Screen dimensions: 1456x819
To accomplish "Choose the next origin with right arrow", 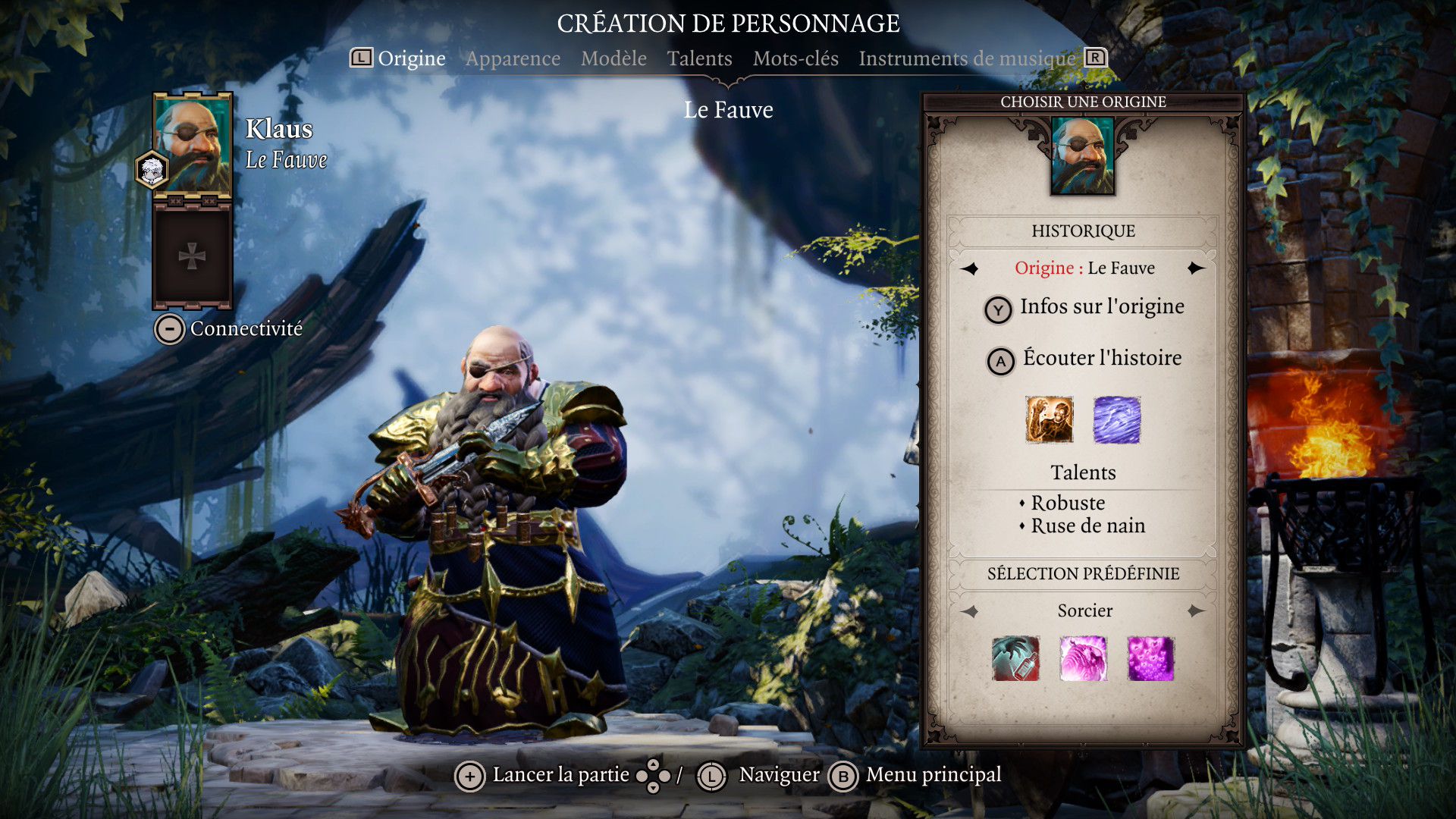I will click(x=1196, y=268).
